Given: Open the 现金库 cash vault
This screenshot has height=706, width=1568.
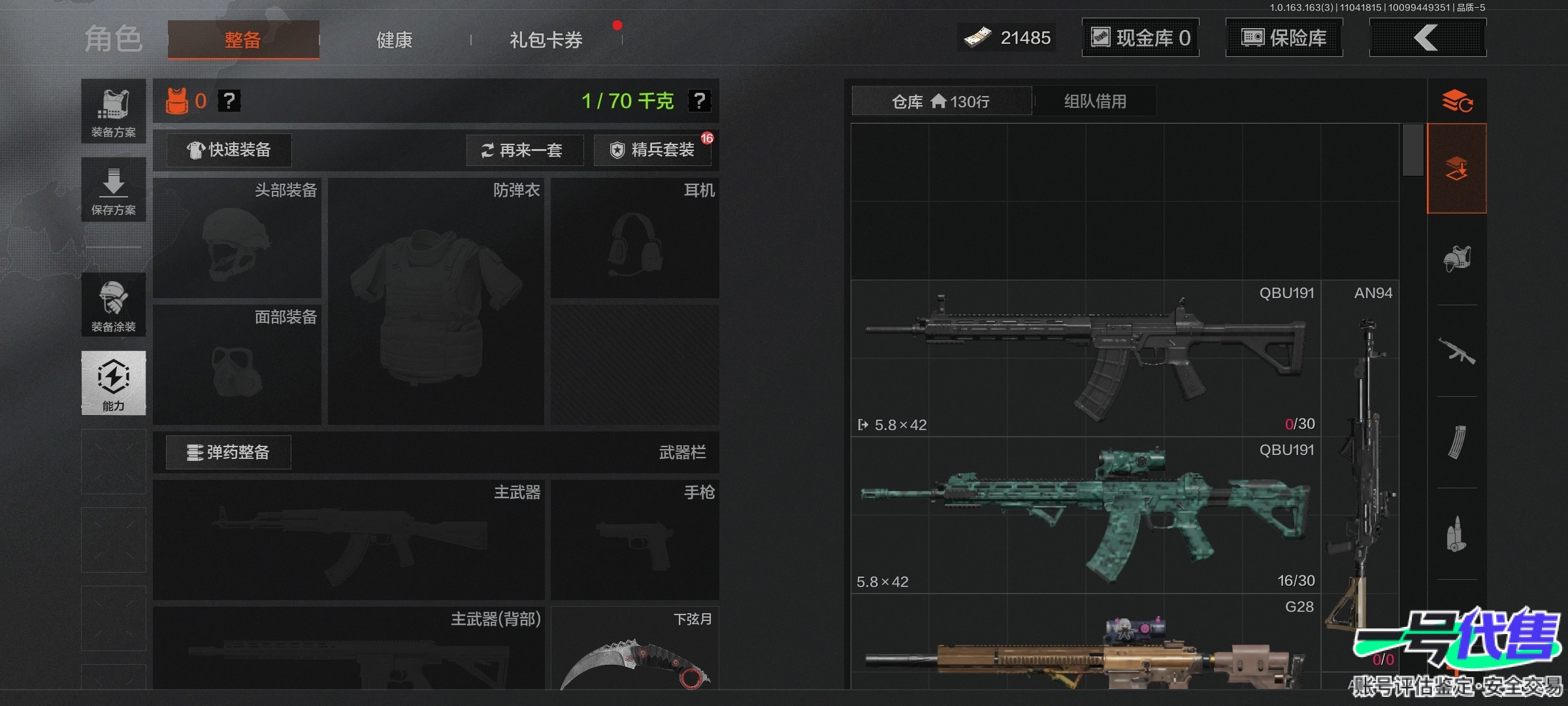Looking at the screenshot, I should (x=1141, y=38).
